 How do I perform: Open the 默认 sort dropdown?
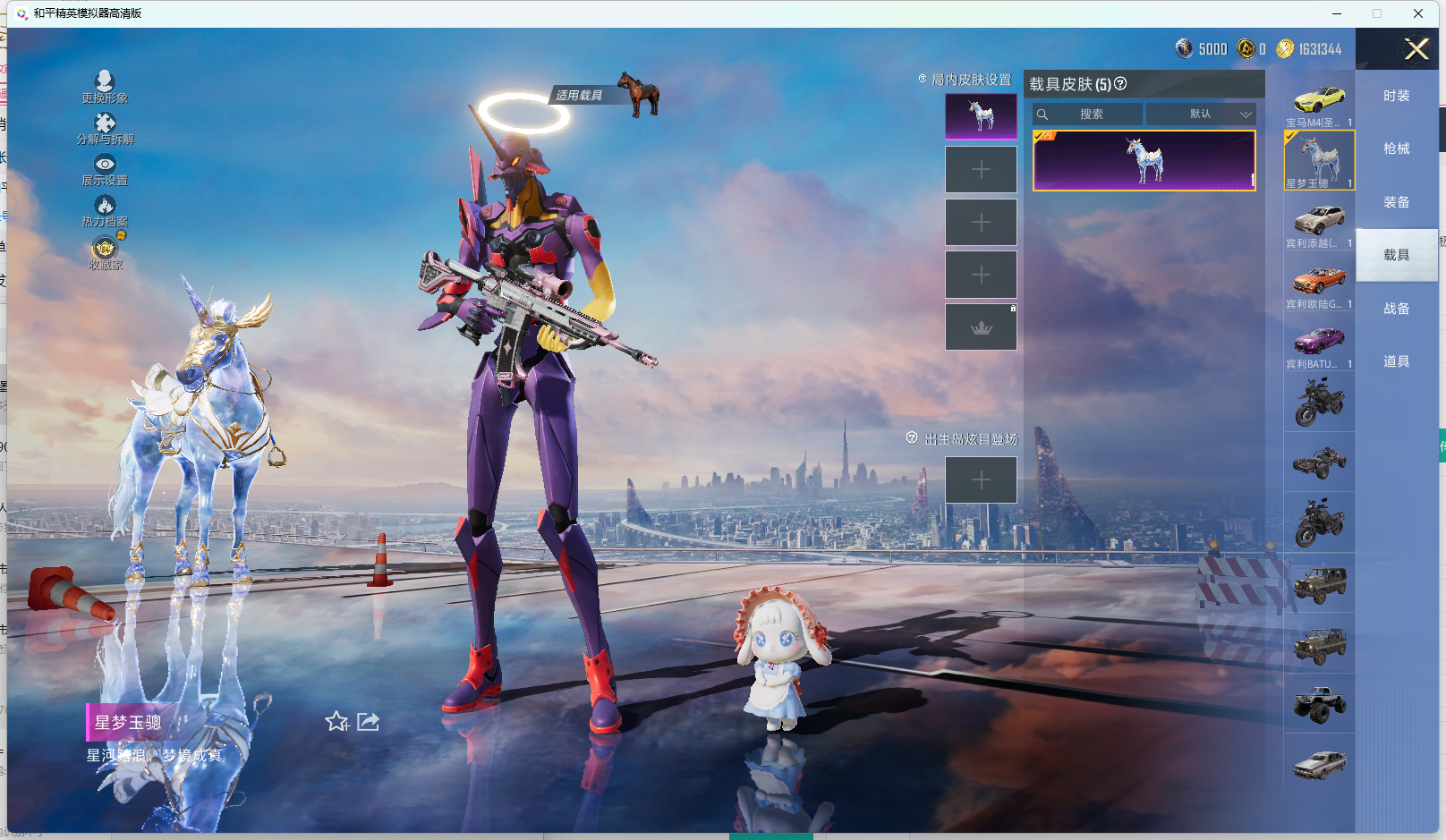(1202, 115)
